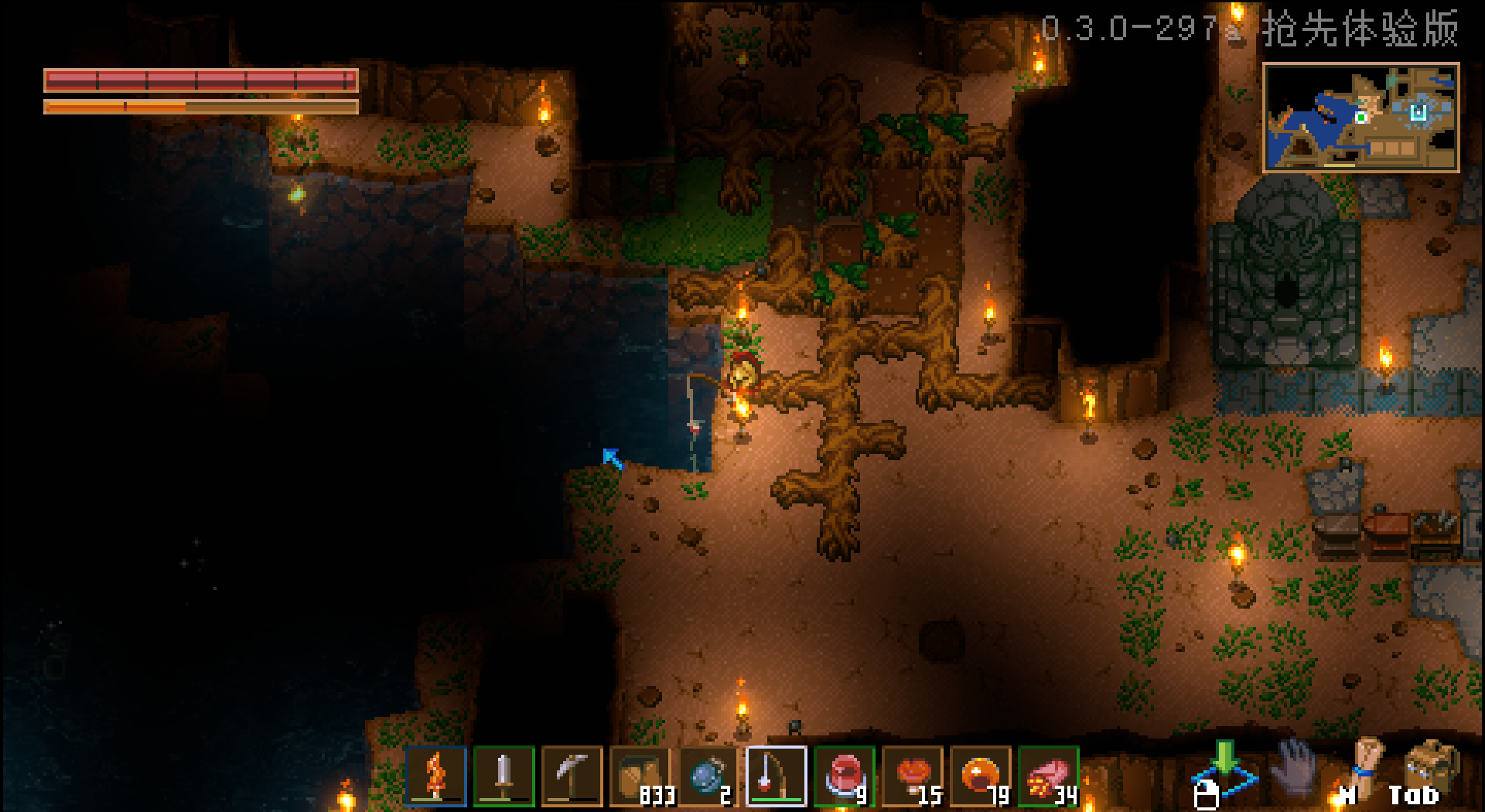Select the orange slime stack of 79
Viewport: 1485px width, 812px height.
tap(980, 776)
